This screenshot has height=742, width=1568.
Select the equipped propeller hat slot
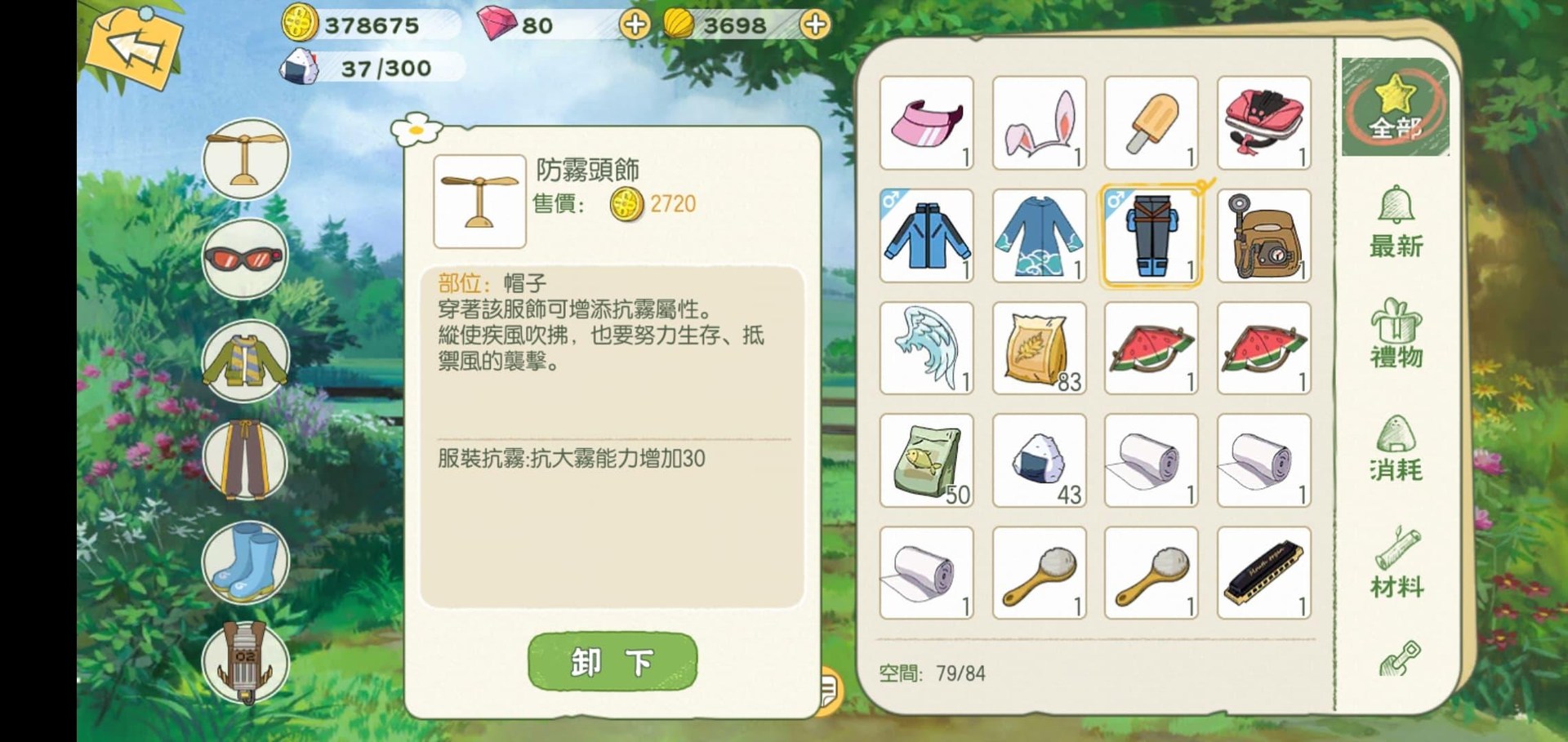click(245, 159)
